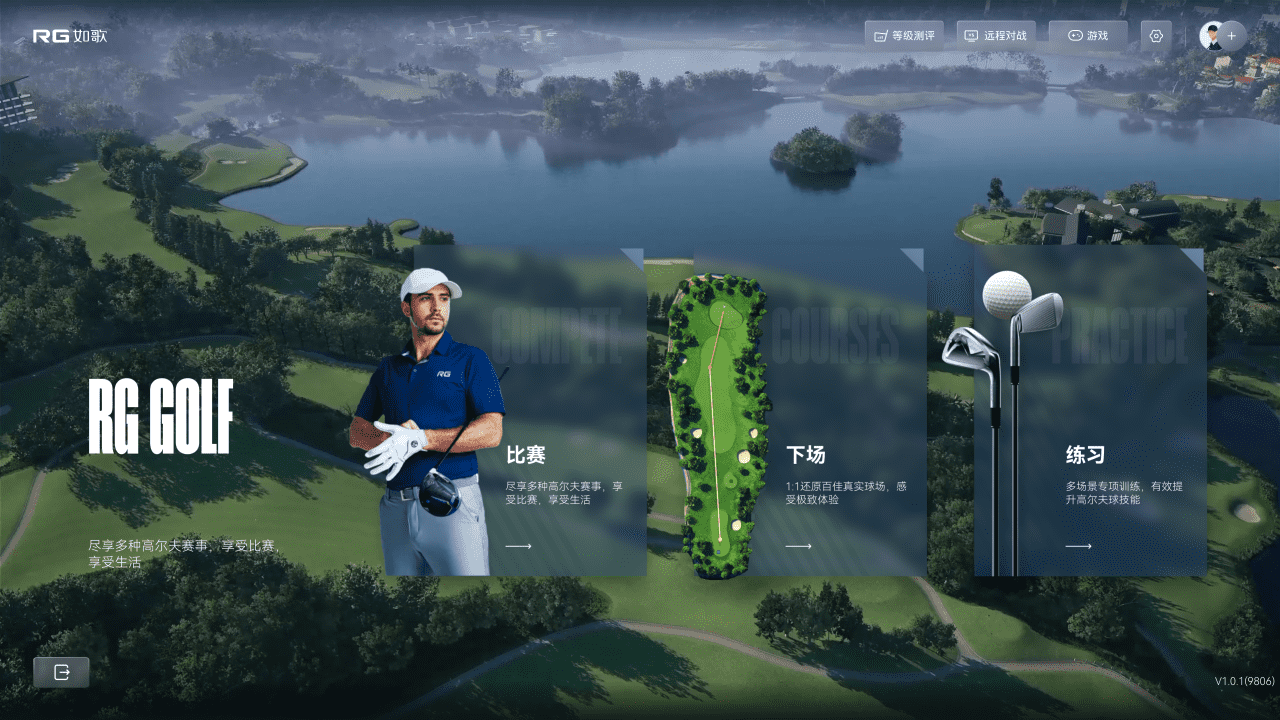Open the 等级测评 level assessment
The width and height of the screenshot is (1280, 720).
tap(904, 36)
